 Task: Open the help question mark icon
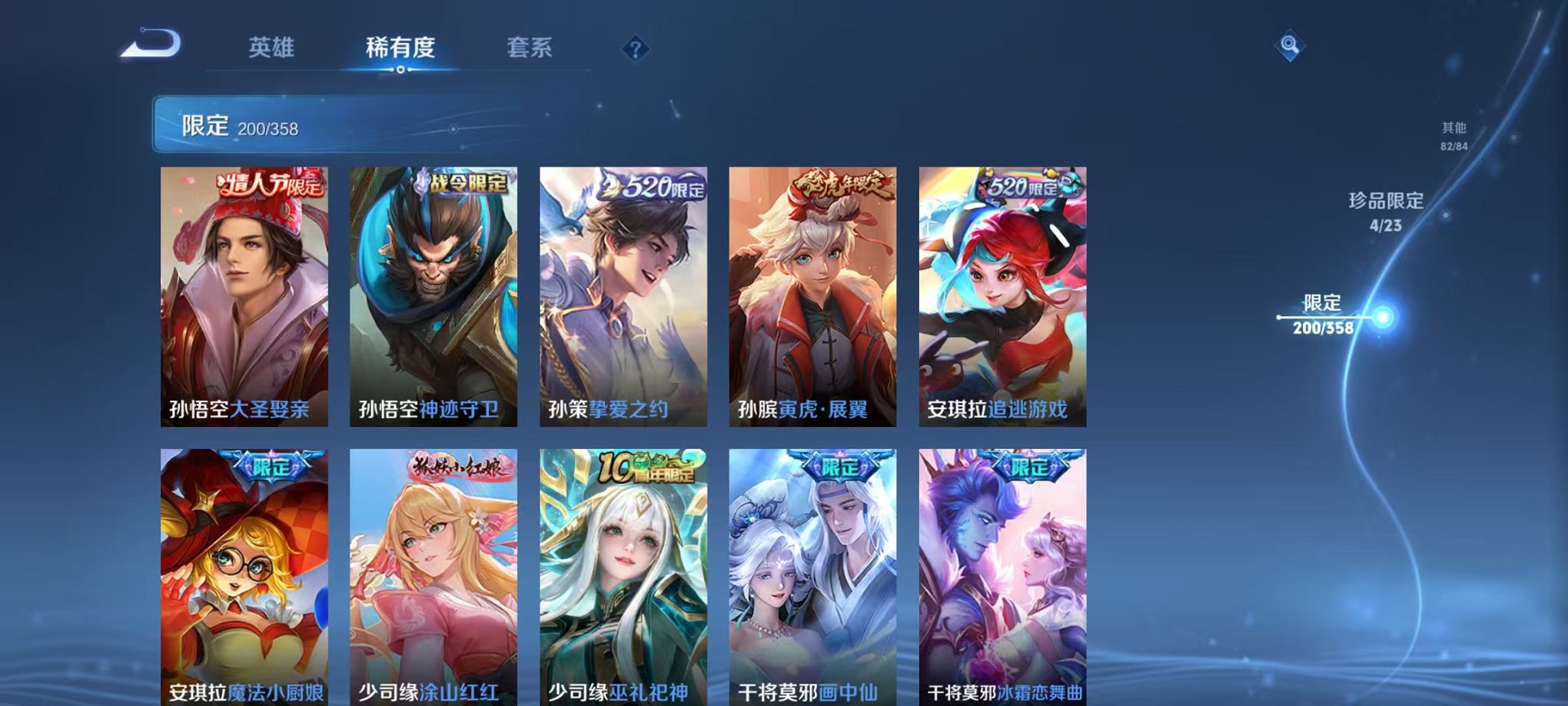point(635,49)
